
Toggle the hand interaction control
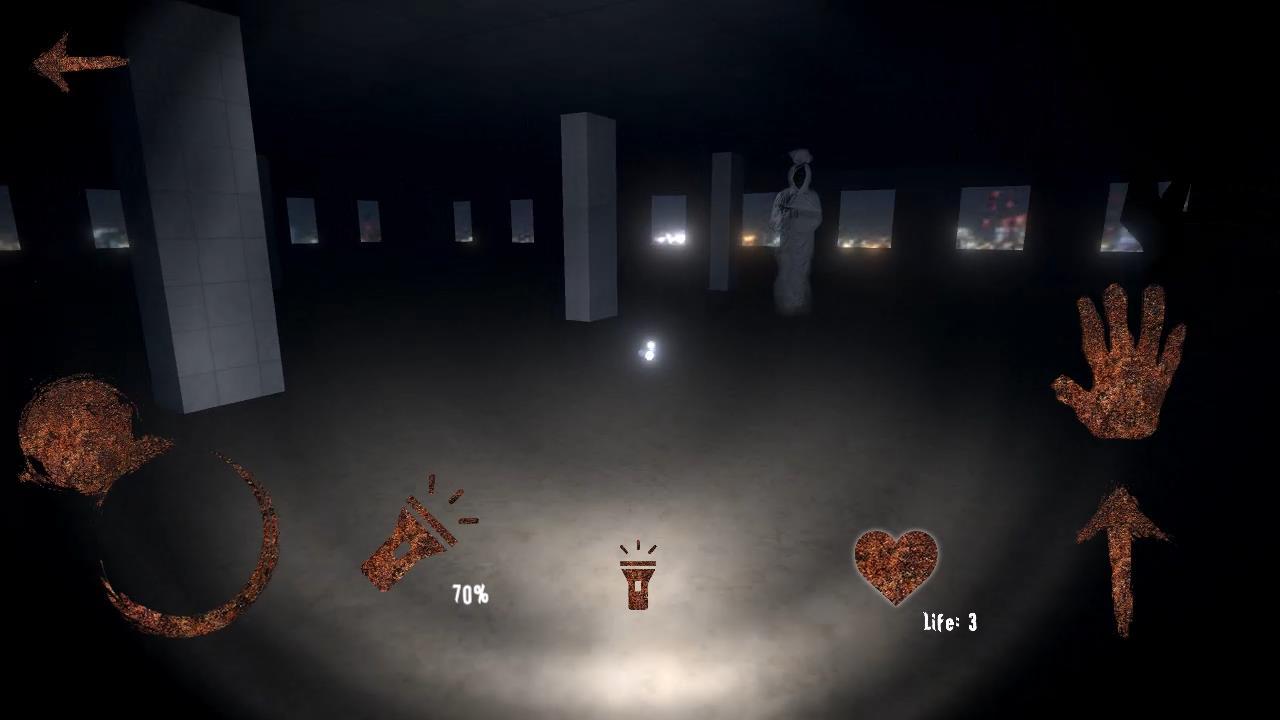(x=1120, y=370)
